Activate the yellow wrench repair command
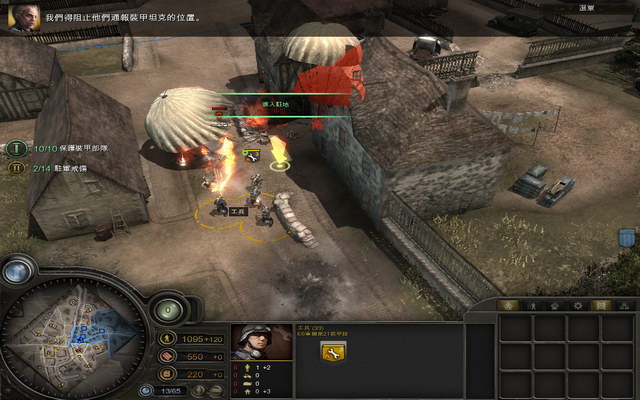Screen dimensions: 640x400 (x=331, y=352)
